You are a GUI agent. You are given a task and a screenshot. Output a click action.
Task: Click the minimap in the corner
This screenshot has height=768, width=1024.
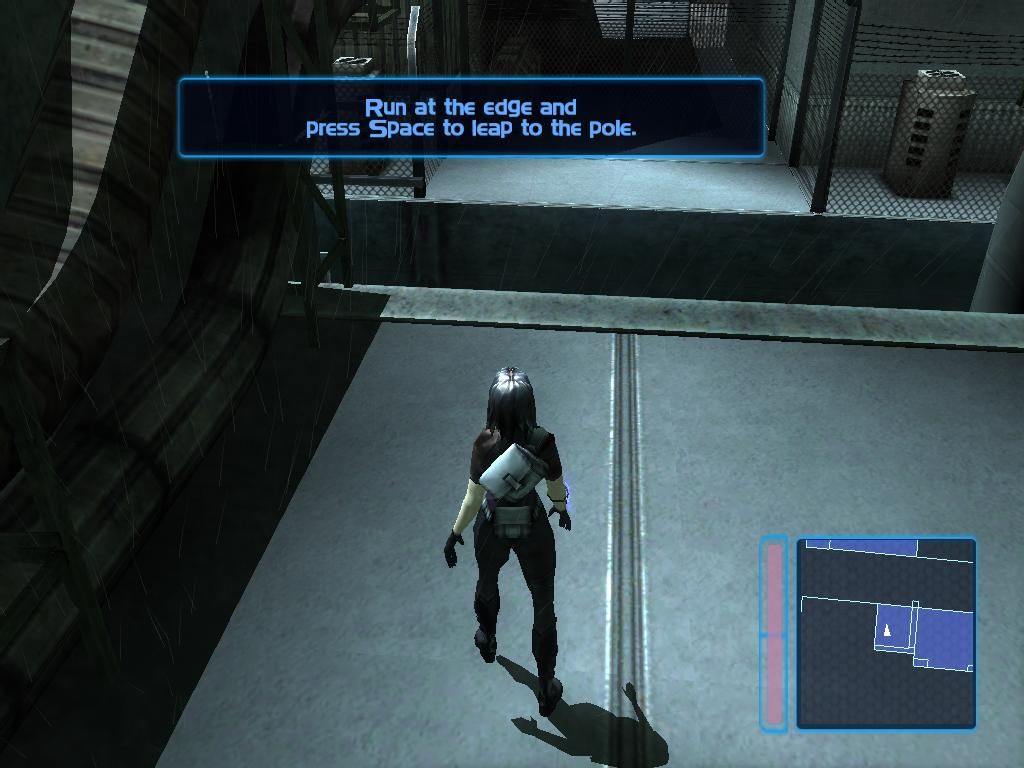(886, 633)
